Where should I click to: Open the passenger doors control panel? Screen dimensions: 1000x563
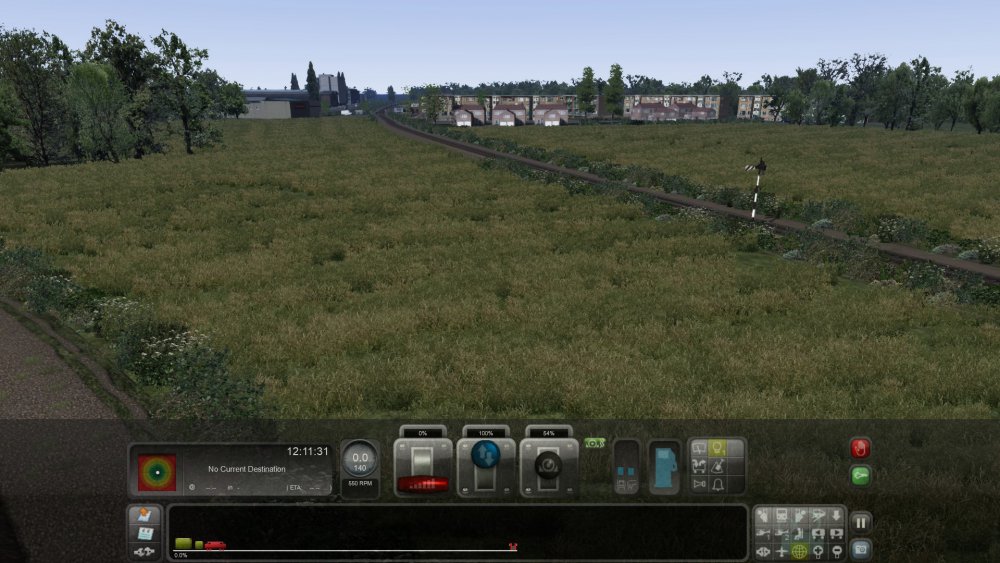pyautogui.click(x=626, y=467)
